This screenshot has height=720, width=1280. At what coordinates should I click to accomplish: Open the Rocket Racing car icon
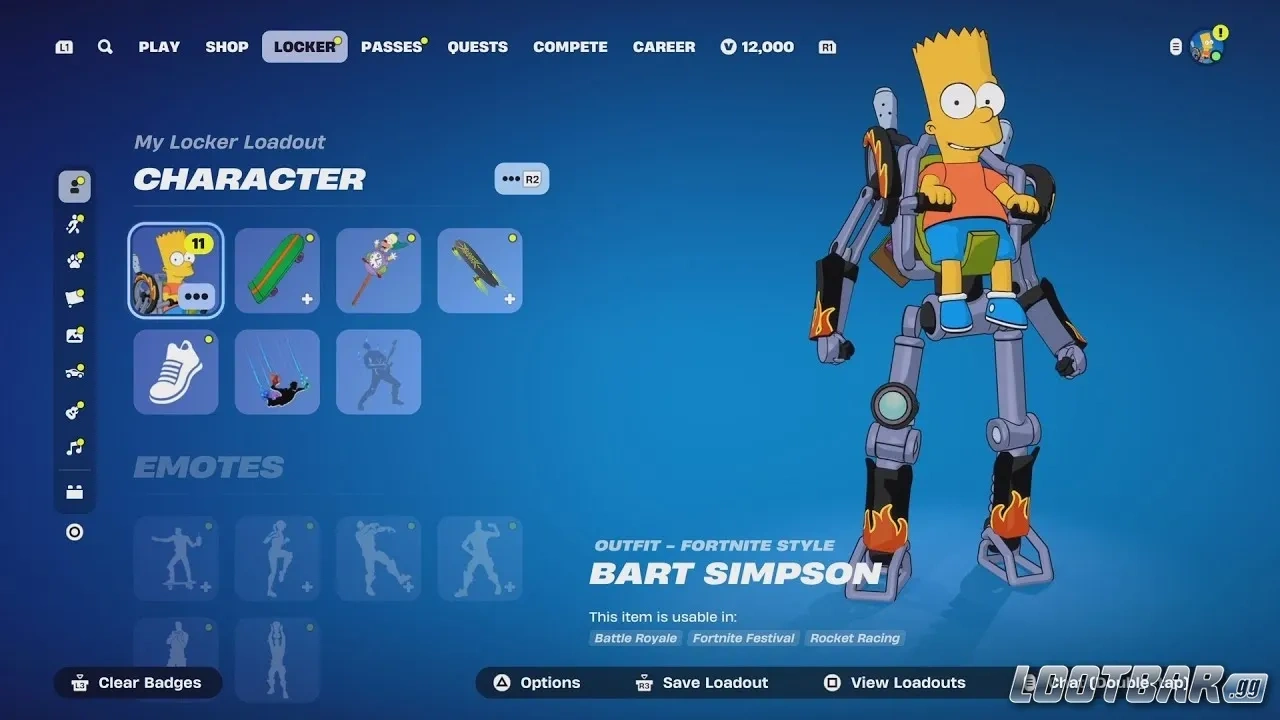(75, 371)
